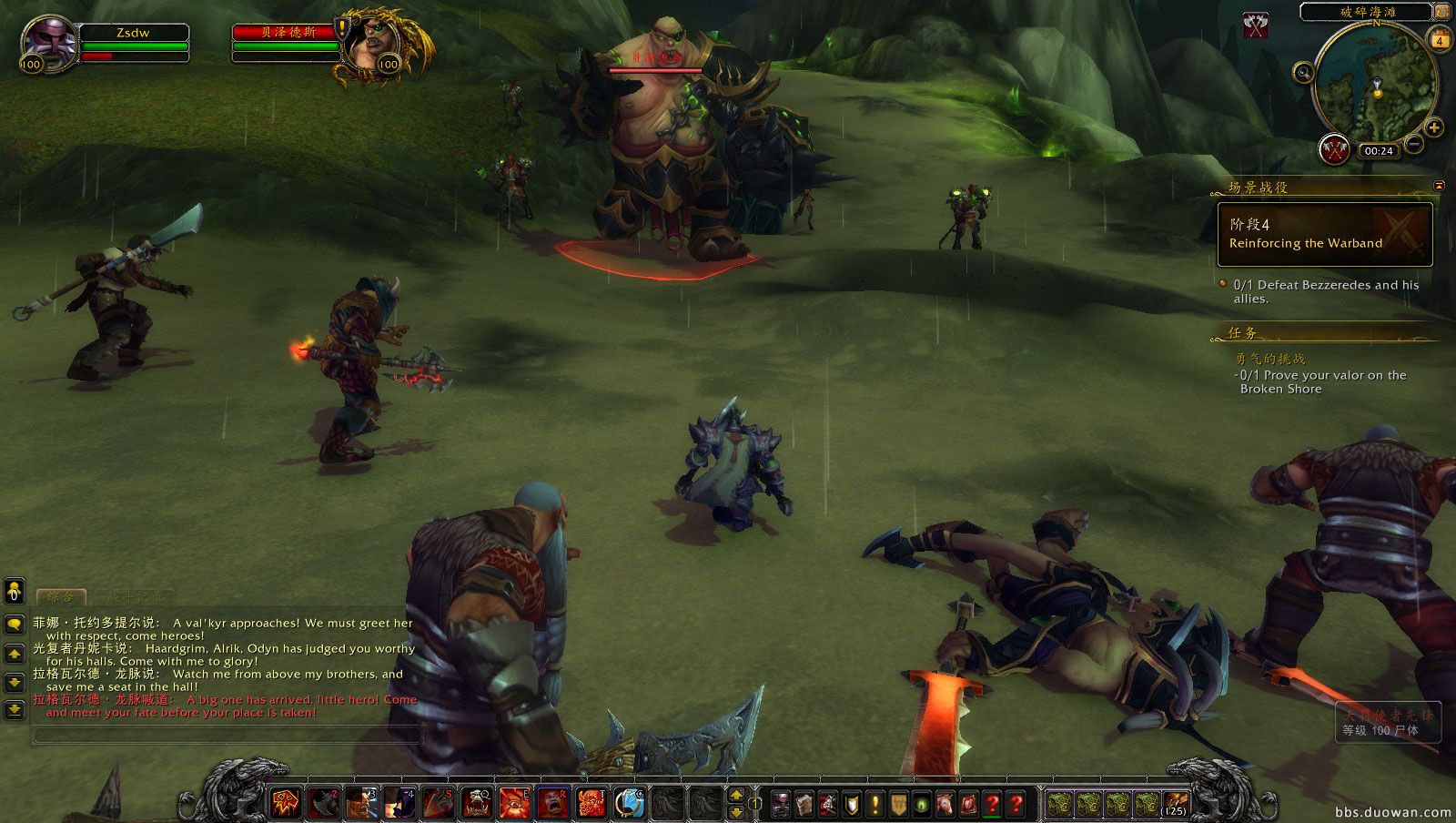
Task: Open the chat speech bubble menu
Action: click(15, 624)
